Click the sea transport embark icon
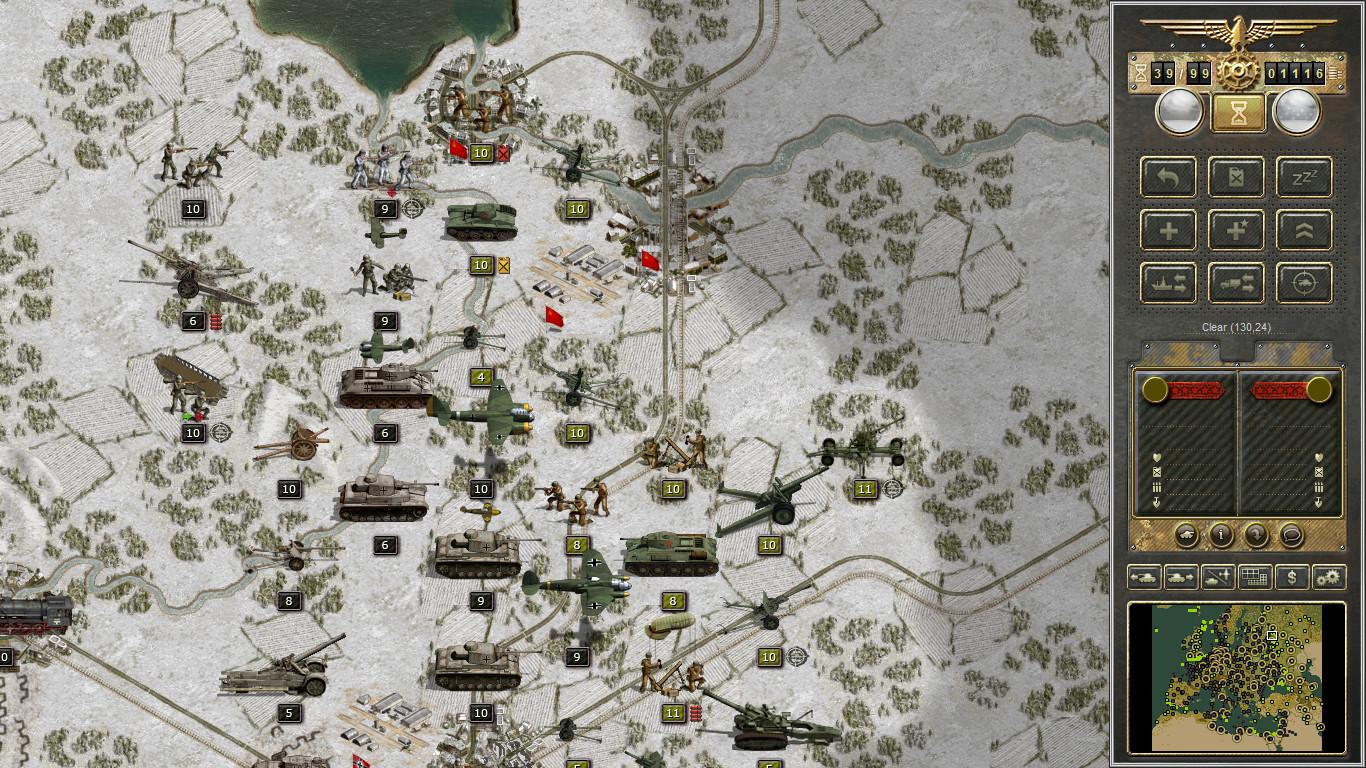 click(x=1168, y=282)
